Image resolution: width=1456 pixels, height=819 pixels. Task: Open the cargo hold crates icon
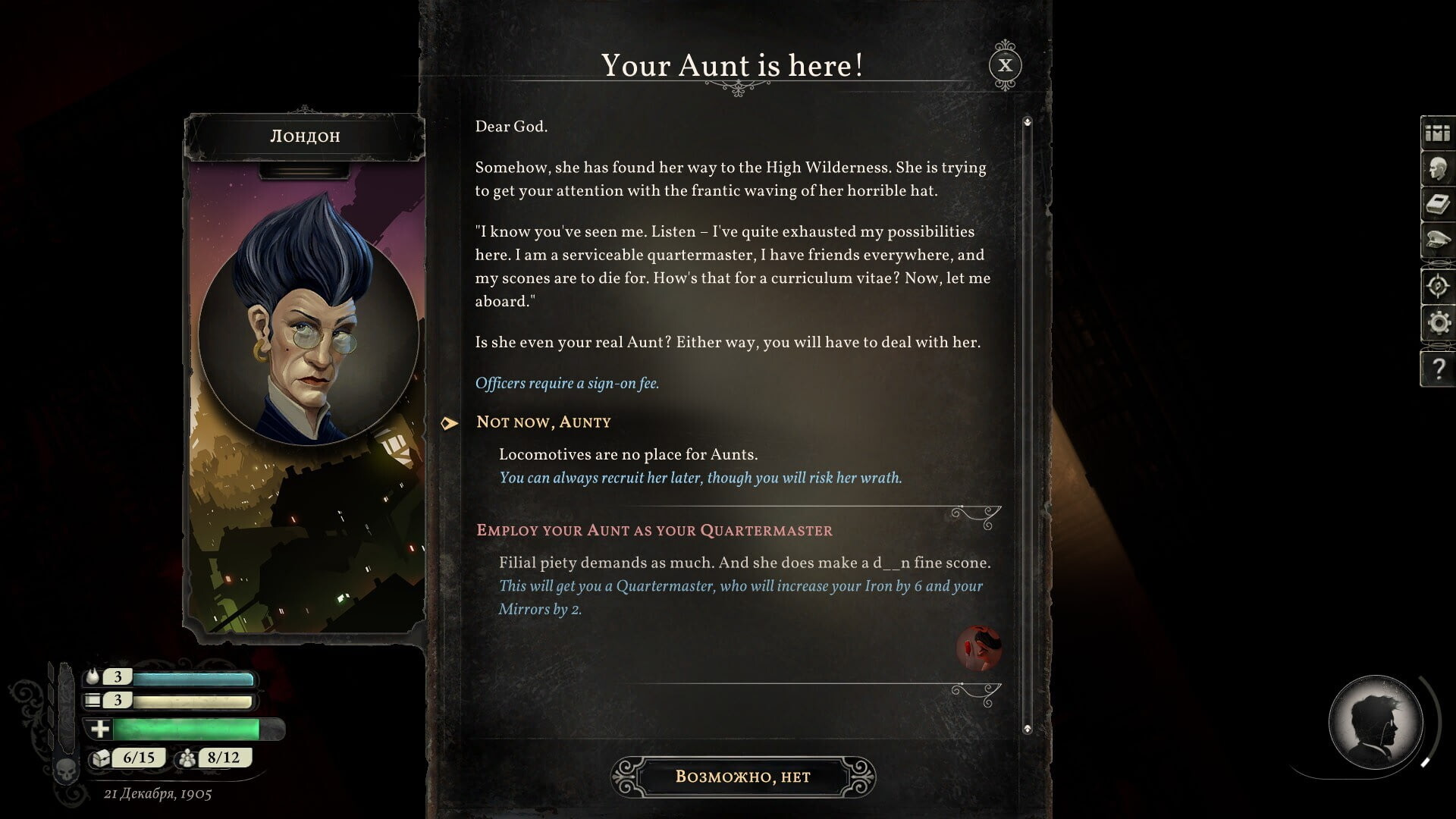click(1437, 133)
